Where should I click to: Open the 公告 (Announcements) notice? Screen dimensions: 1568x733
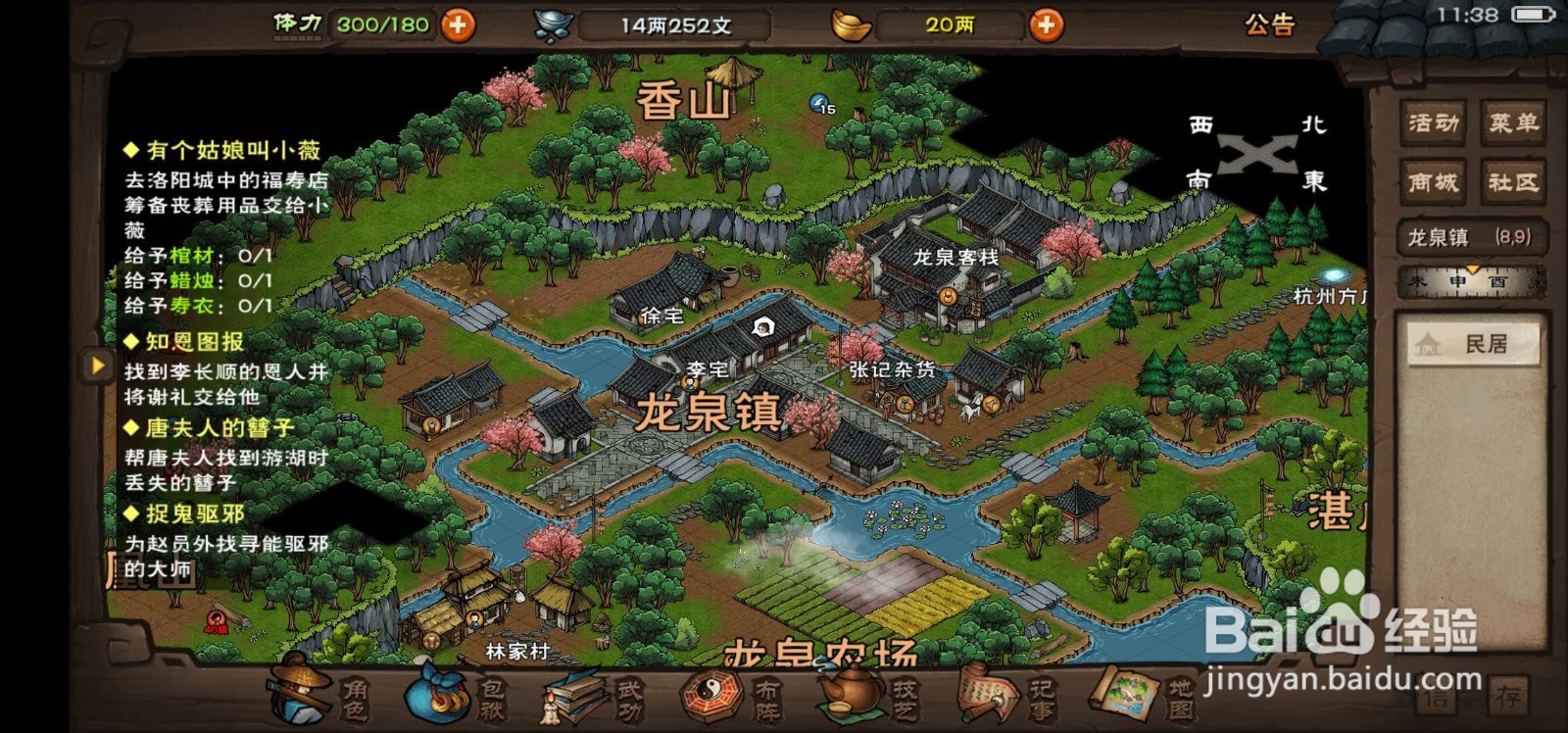tap(1269, 26)
